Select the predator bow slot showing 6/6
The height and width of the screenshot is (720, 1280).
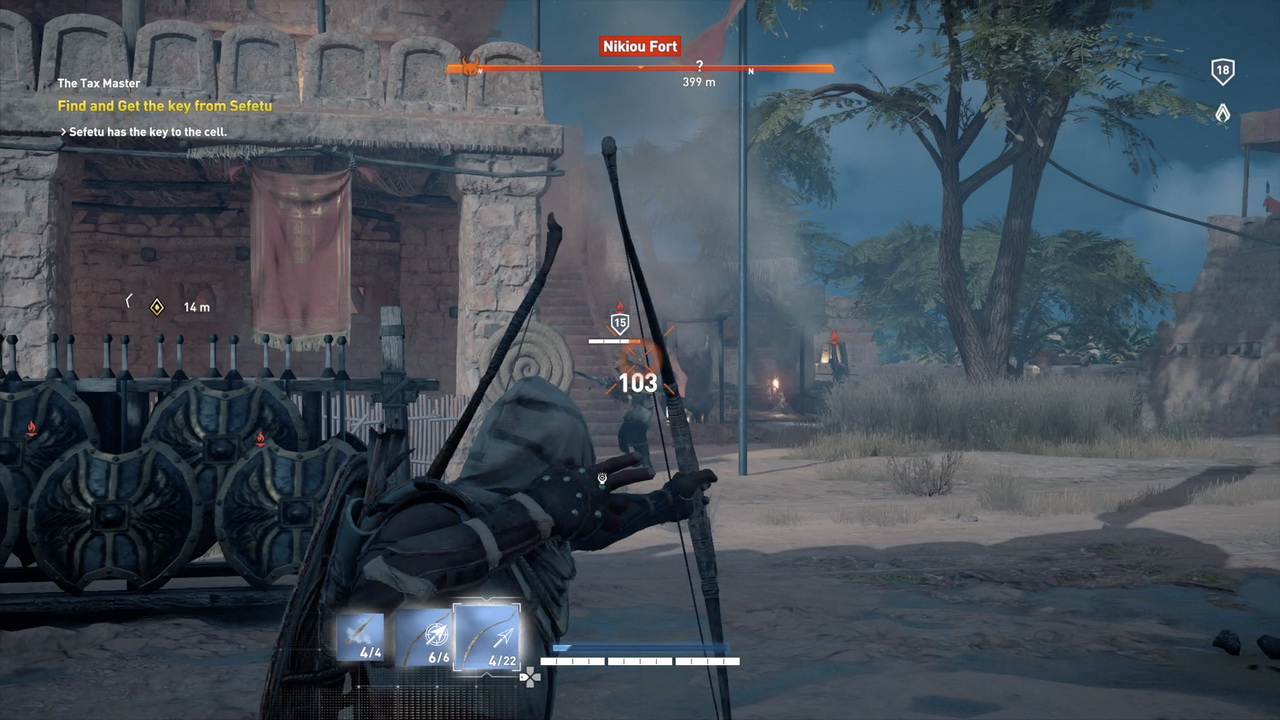[423, 638]
